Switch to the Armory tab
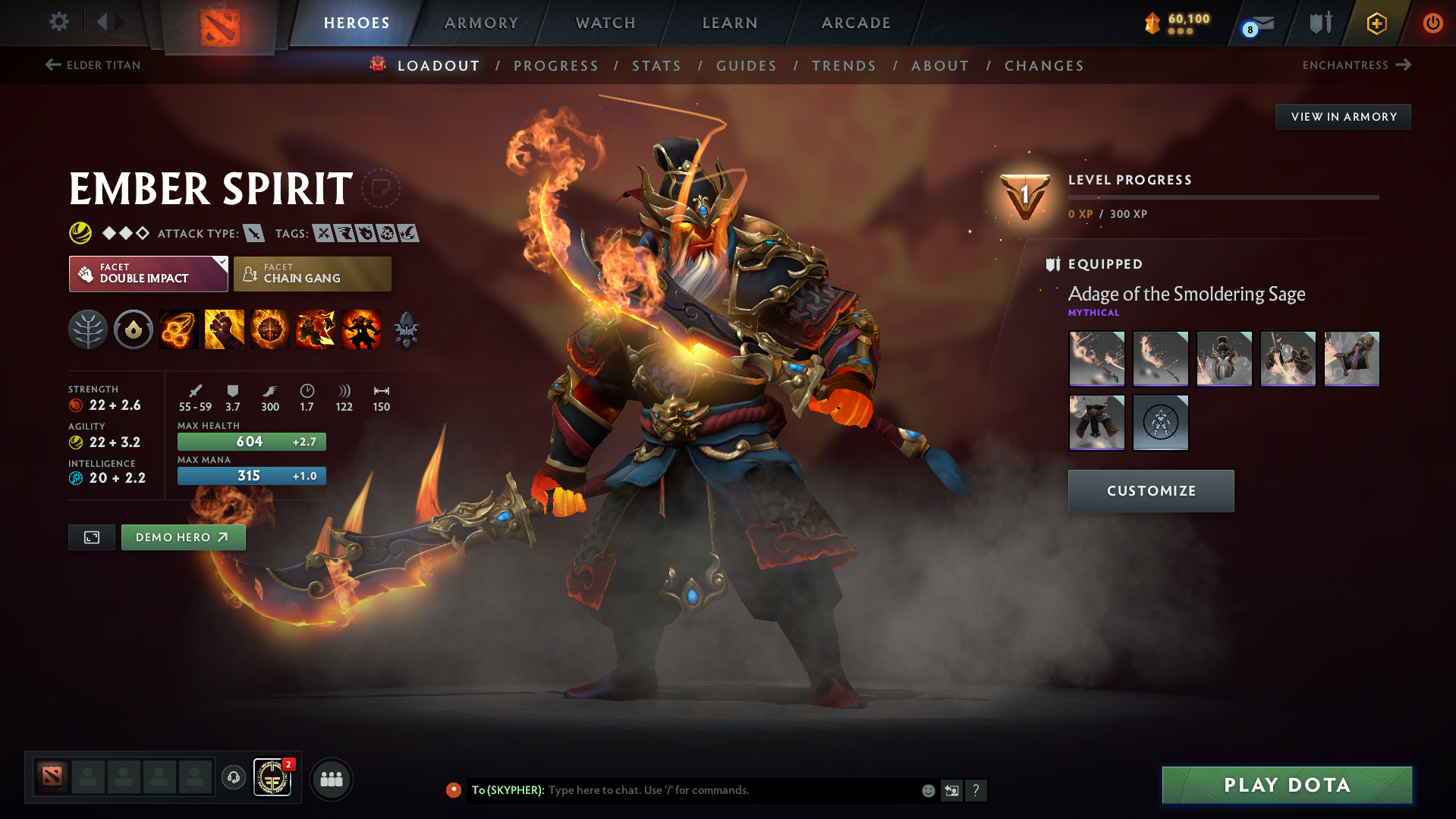 click(x=481, y=23)
